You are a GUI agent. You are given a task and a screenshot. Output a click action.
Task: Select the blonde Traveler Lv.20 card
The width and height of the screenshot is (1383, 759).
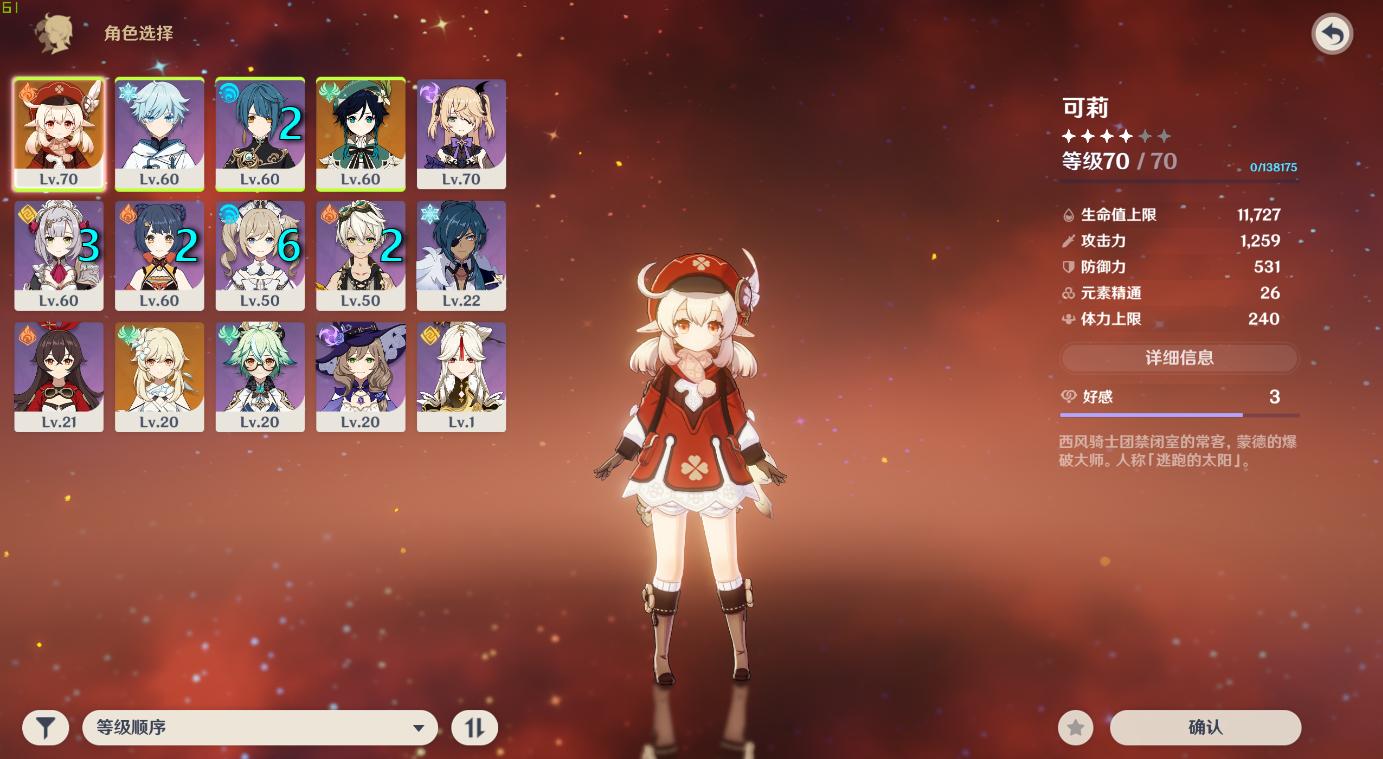pyautogui.click(x=159, y=376)
